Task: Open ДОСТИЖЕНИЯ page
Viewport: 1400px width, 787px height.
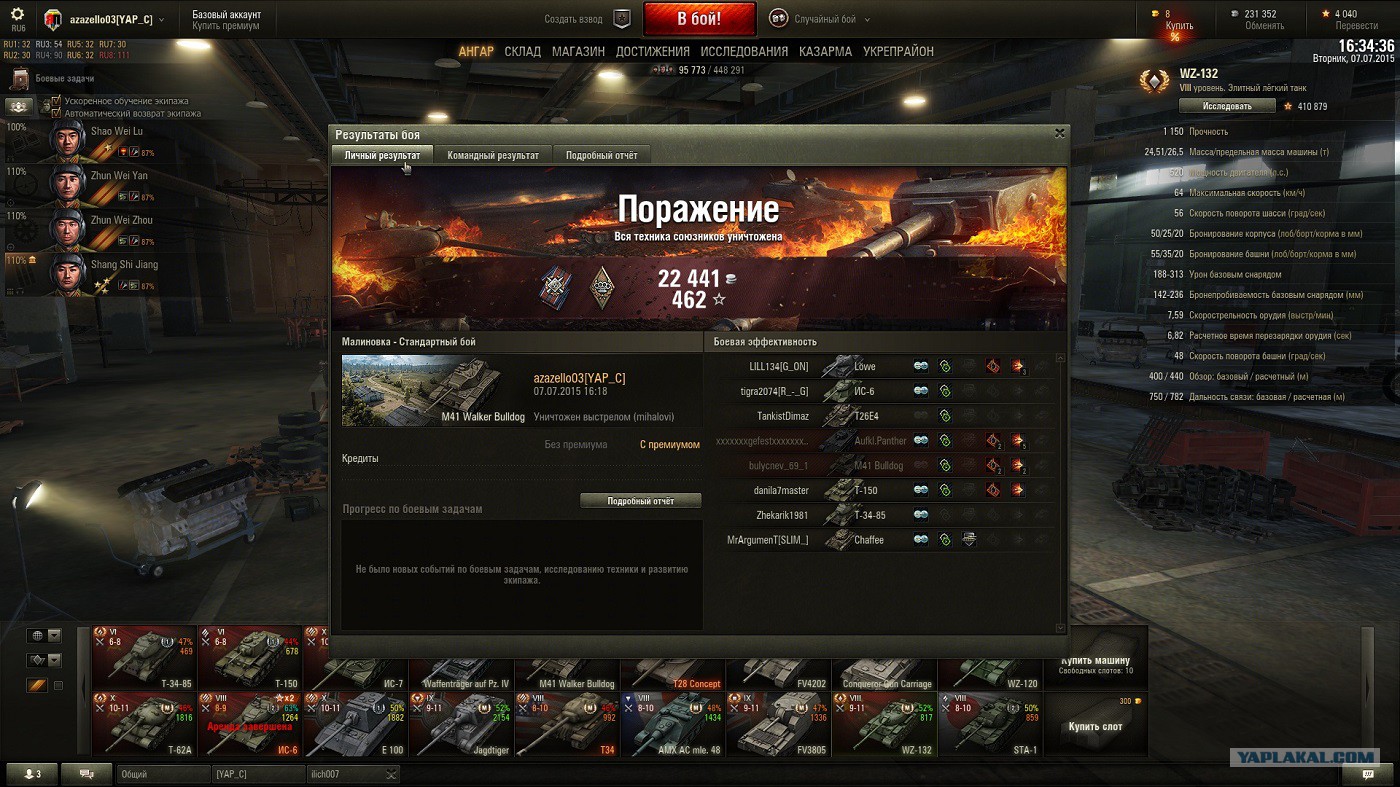Action: 652,51
